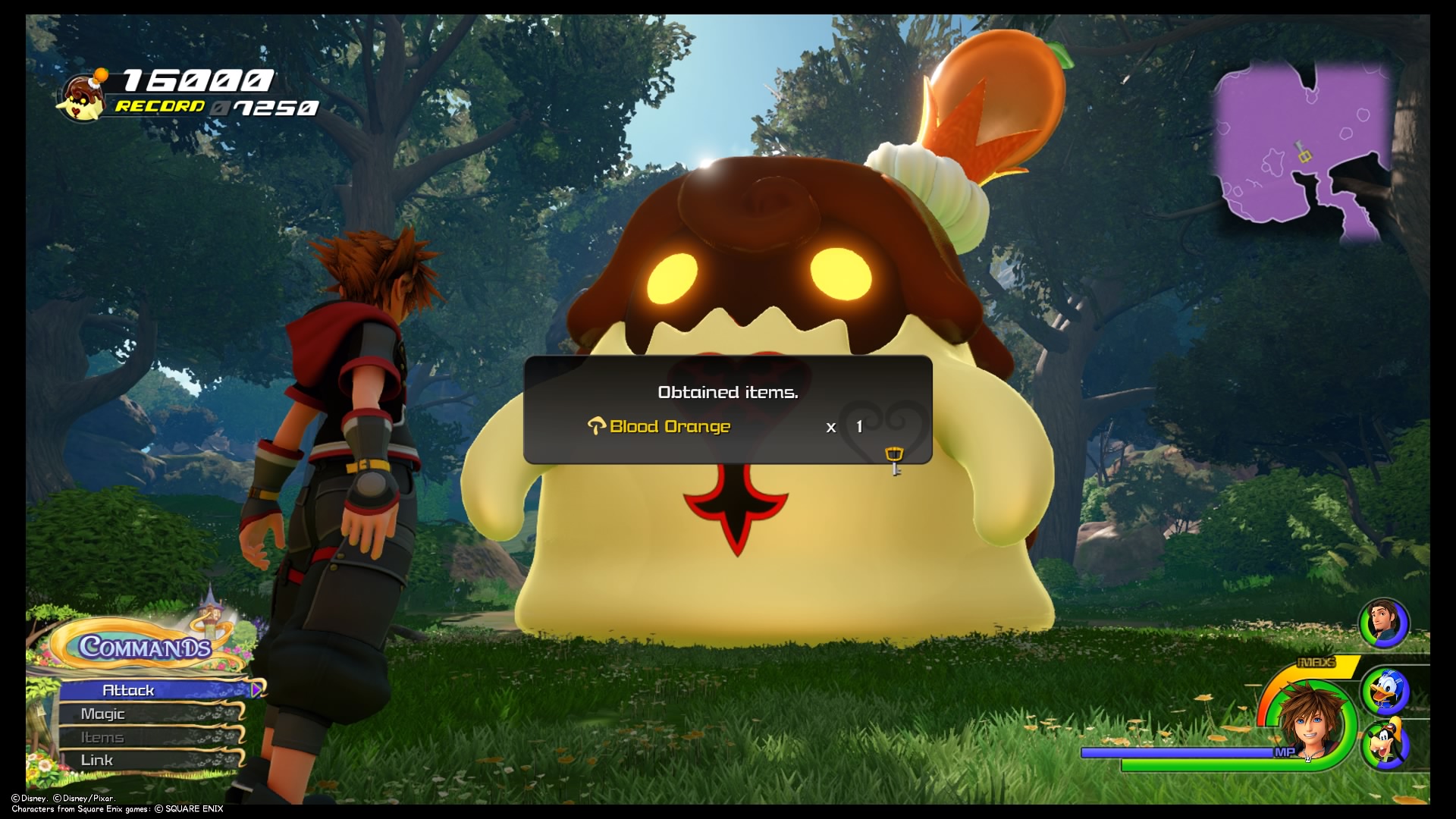This screenshot has height=819, width=1456.
Task: Click the Blood Orange item icon
Action: pyautogui.click(x=598, y=426)
